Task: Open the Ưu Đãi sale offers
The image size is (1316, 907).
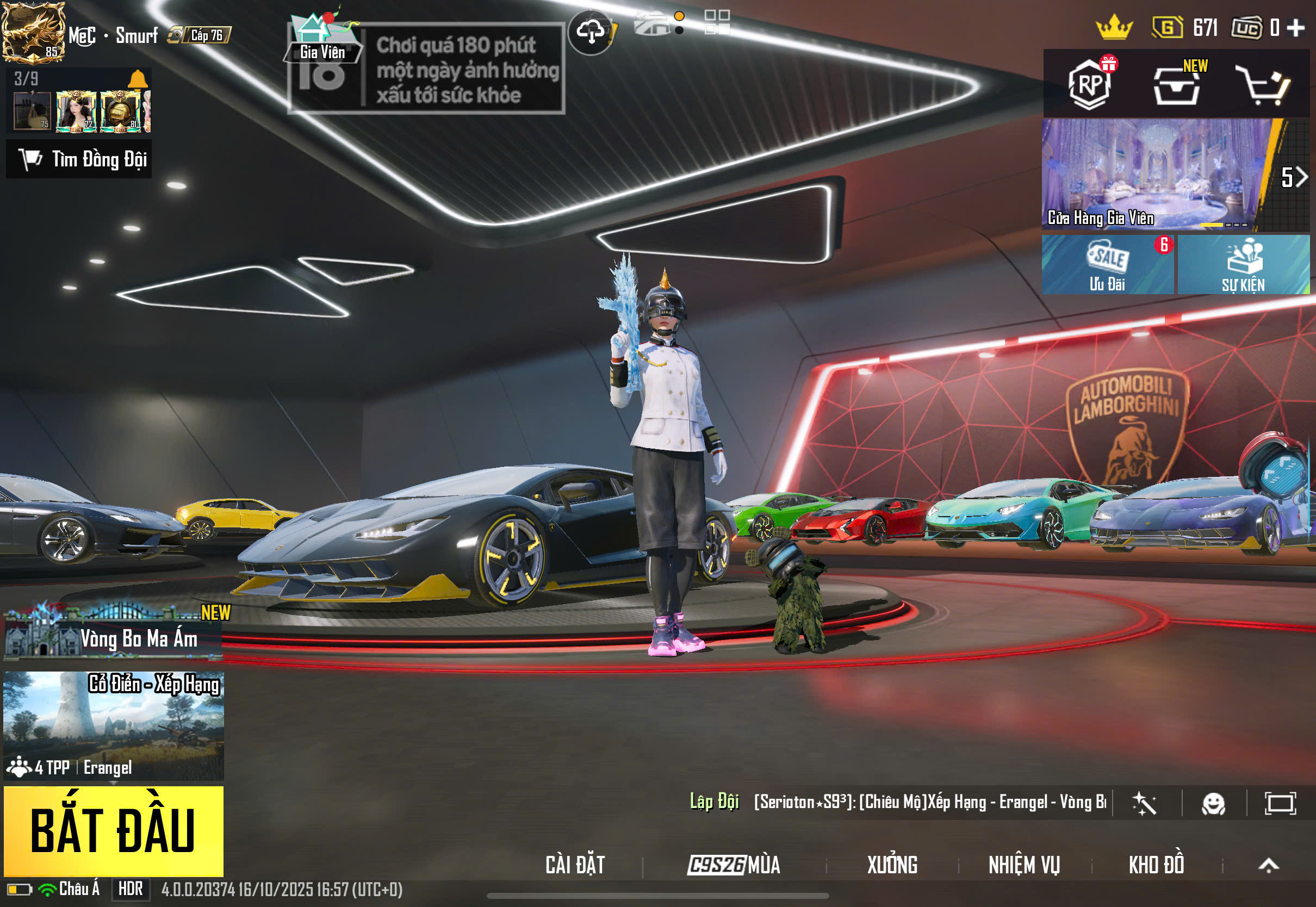Action: [x=1107, y=265]
